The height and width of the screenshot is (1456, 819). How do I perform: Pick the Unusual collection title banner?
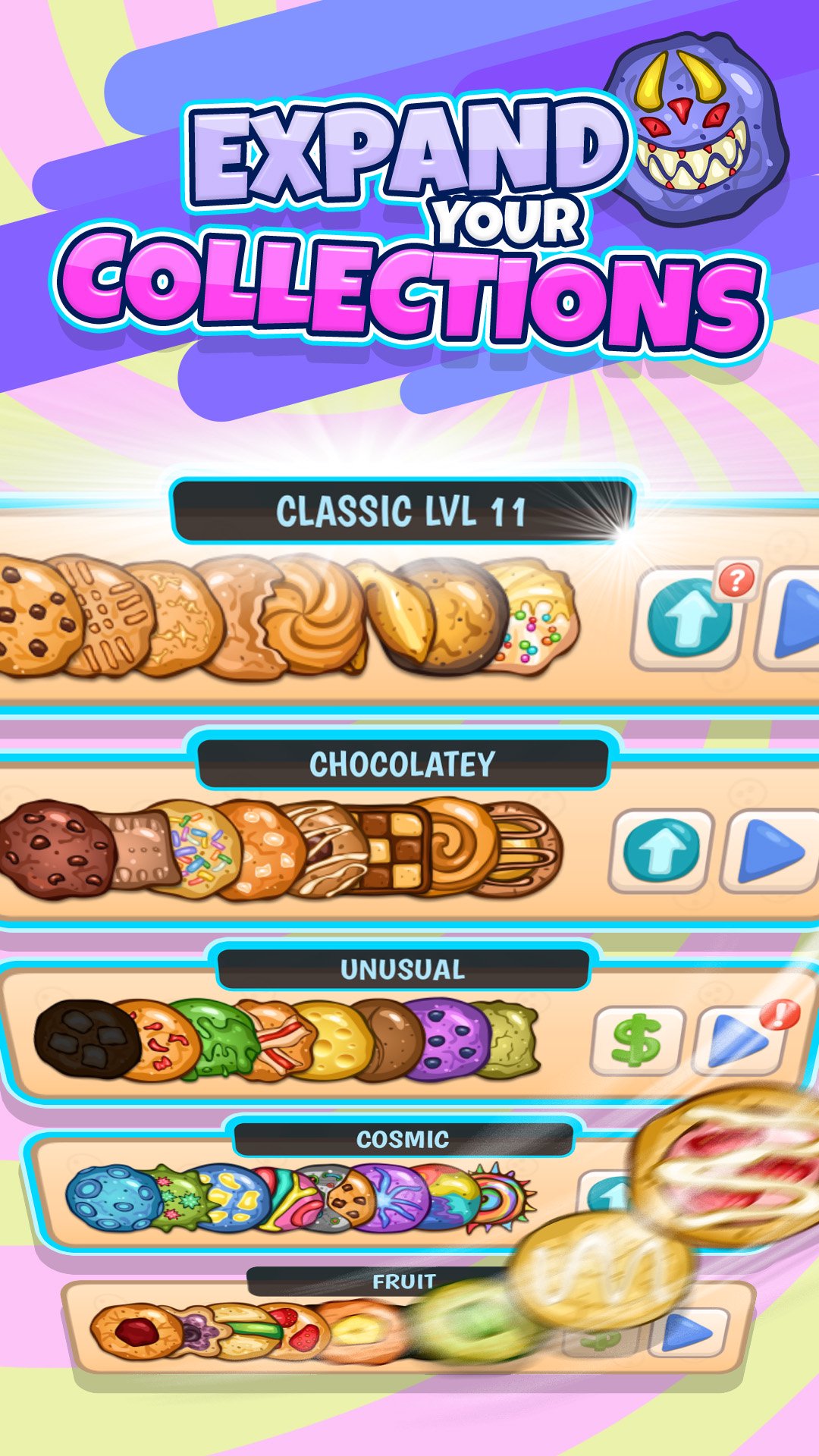pyautogui.click(x=402, y=969)
